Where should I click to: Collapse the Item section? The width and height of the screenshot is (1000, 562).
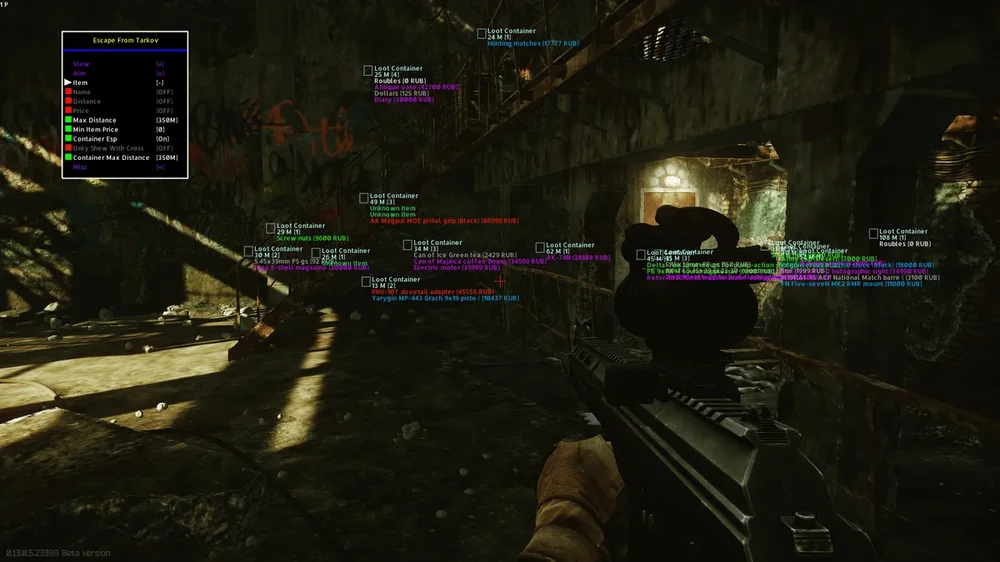tap(81, 82)
